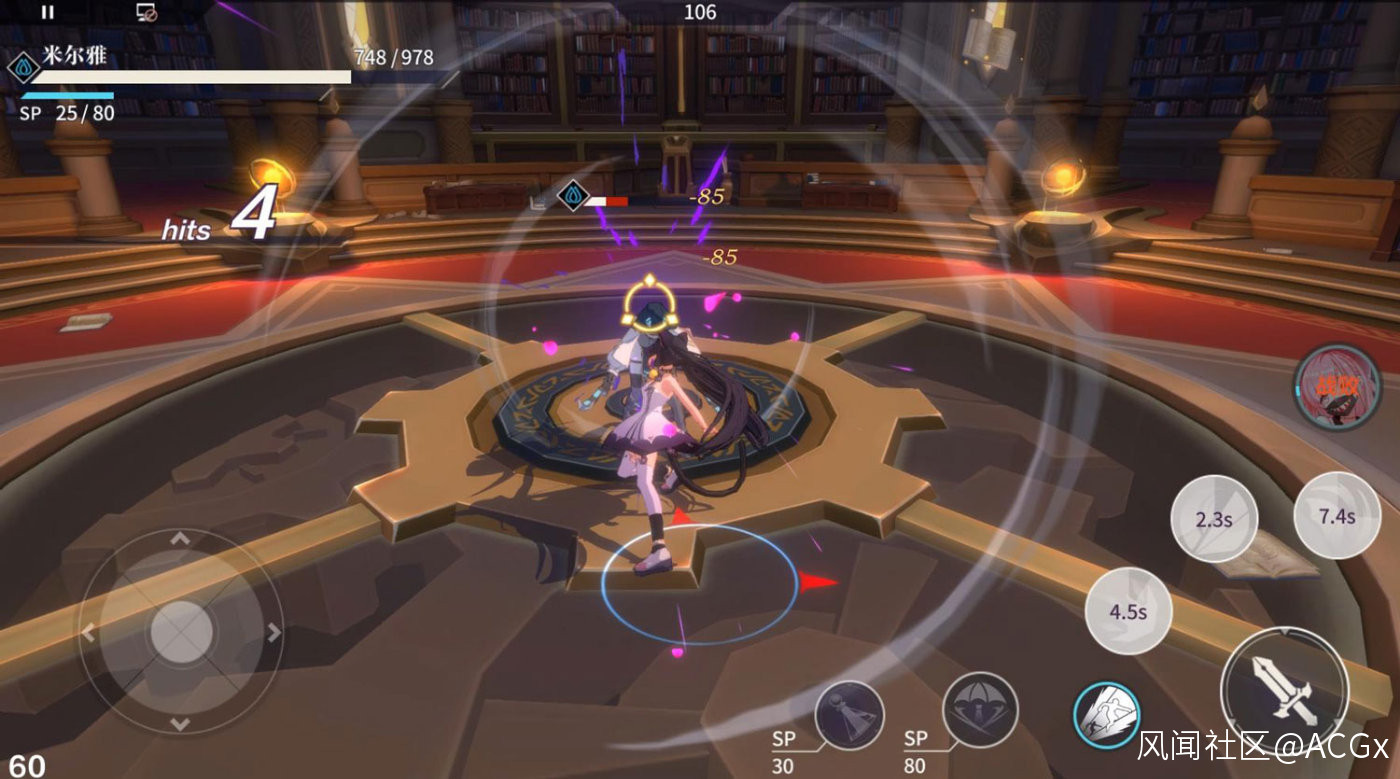Screen dimensions: 1400x779
Task: Tap the virtual joystick center knob
Action: (181, 632)
